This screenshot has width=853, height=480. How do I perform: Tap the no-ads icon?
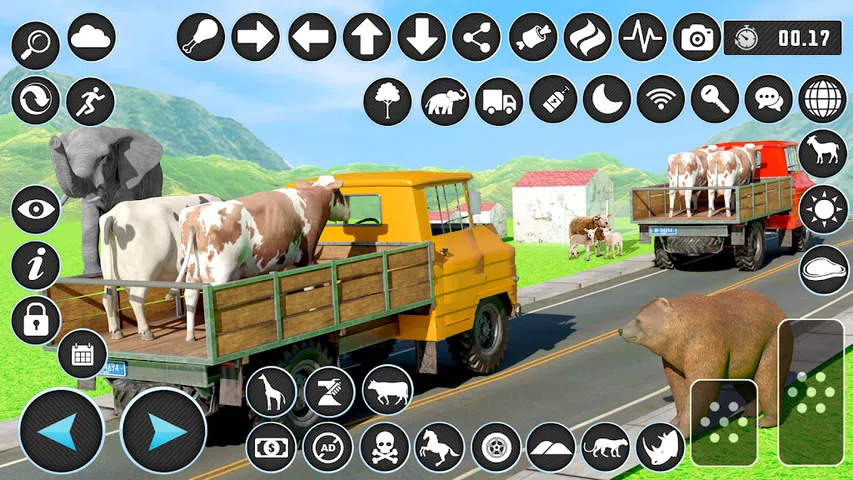tap(328, 446)
